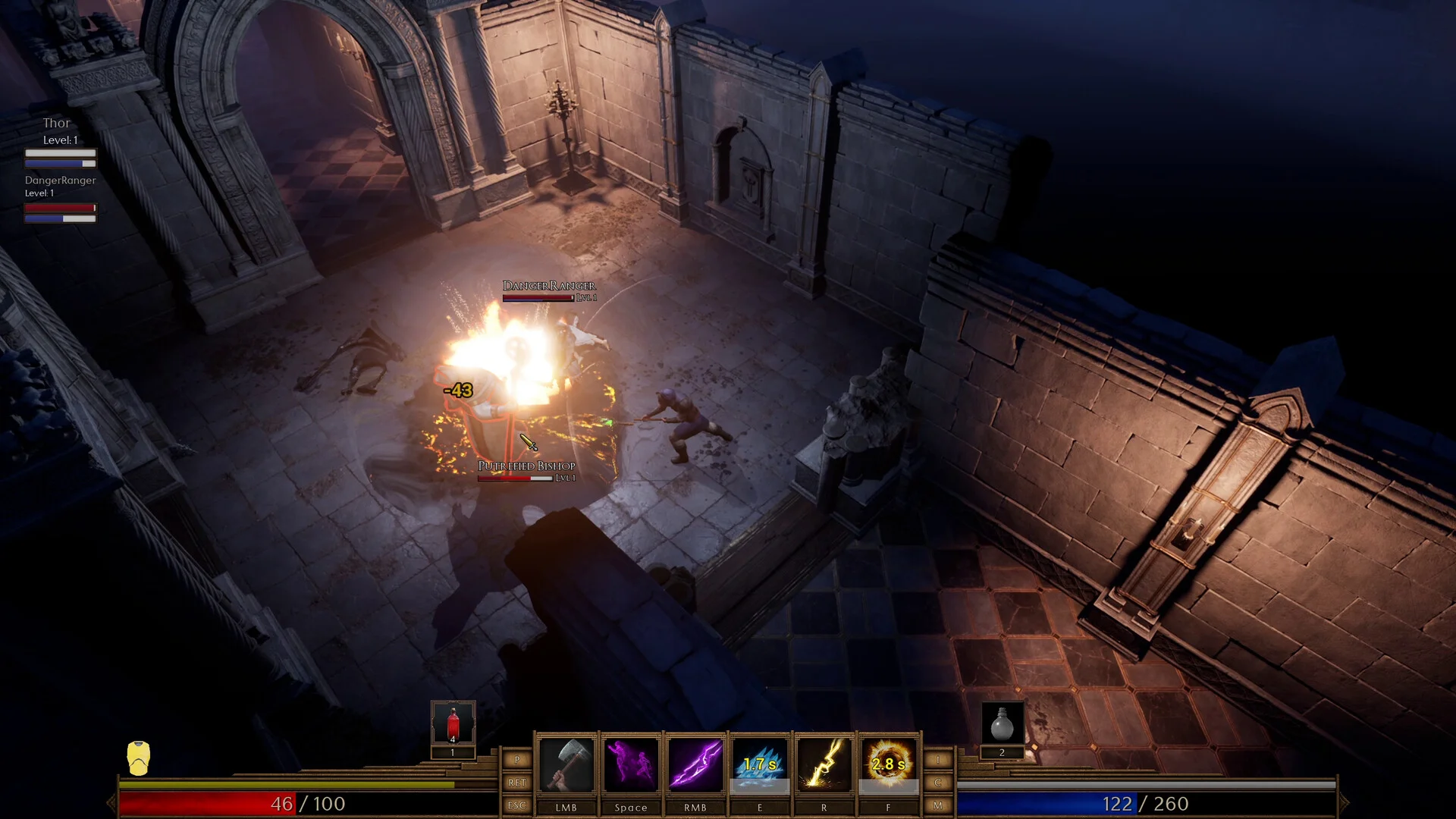
Task: Activate the purple lightning slash skill
Action: tap(695, 765)
